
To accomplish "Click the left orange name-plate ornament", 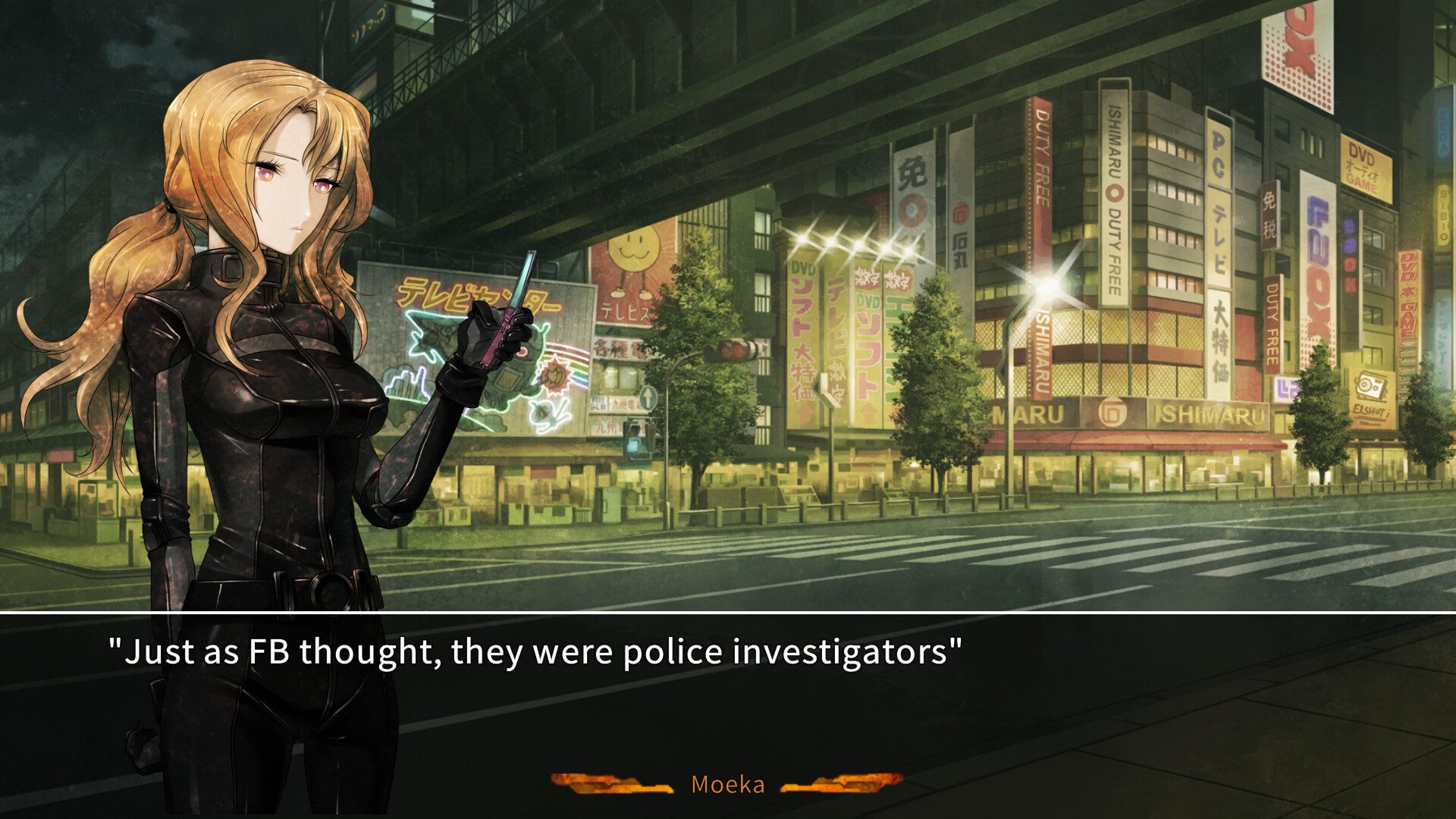I will tap(610, 783).
